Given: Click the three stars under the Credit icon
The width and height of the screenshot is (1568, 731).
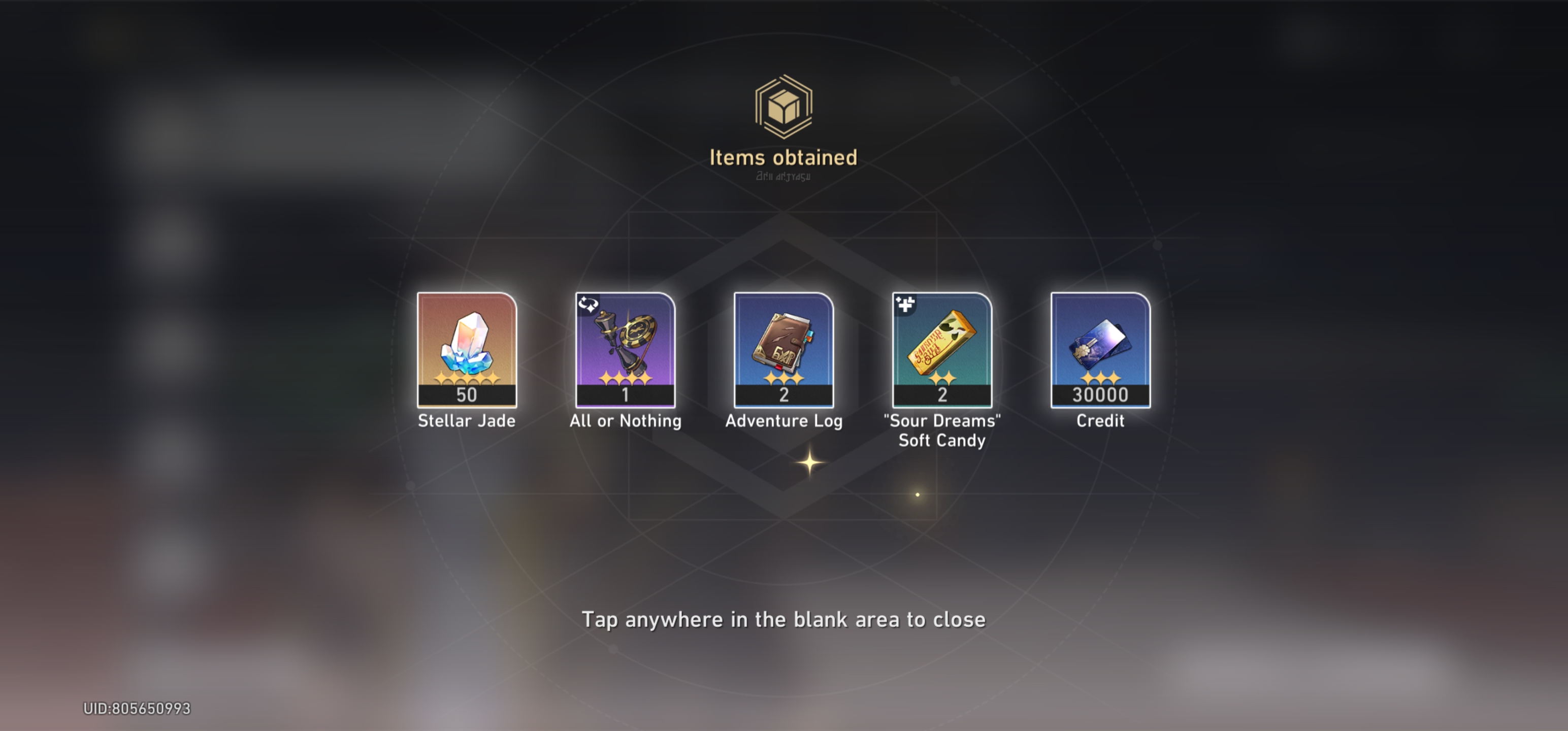Looking at the screenshot, I should (x=1100, y=380).
